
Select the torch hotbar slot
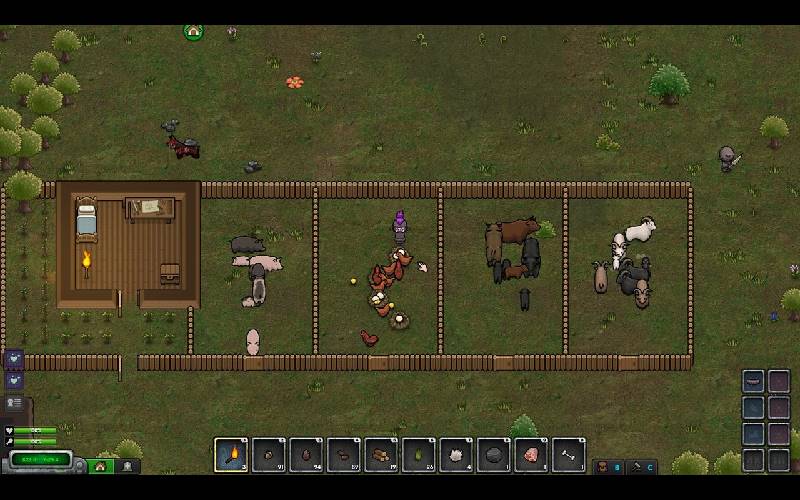tap(231, 455)
